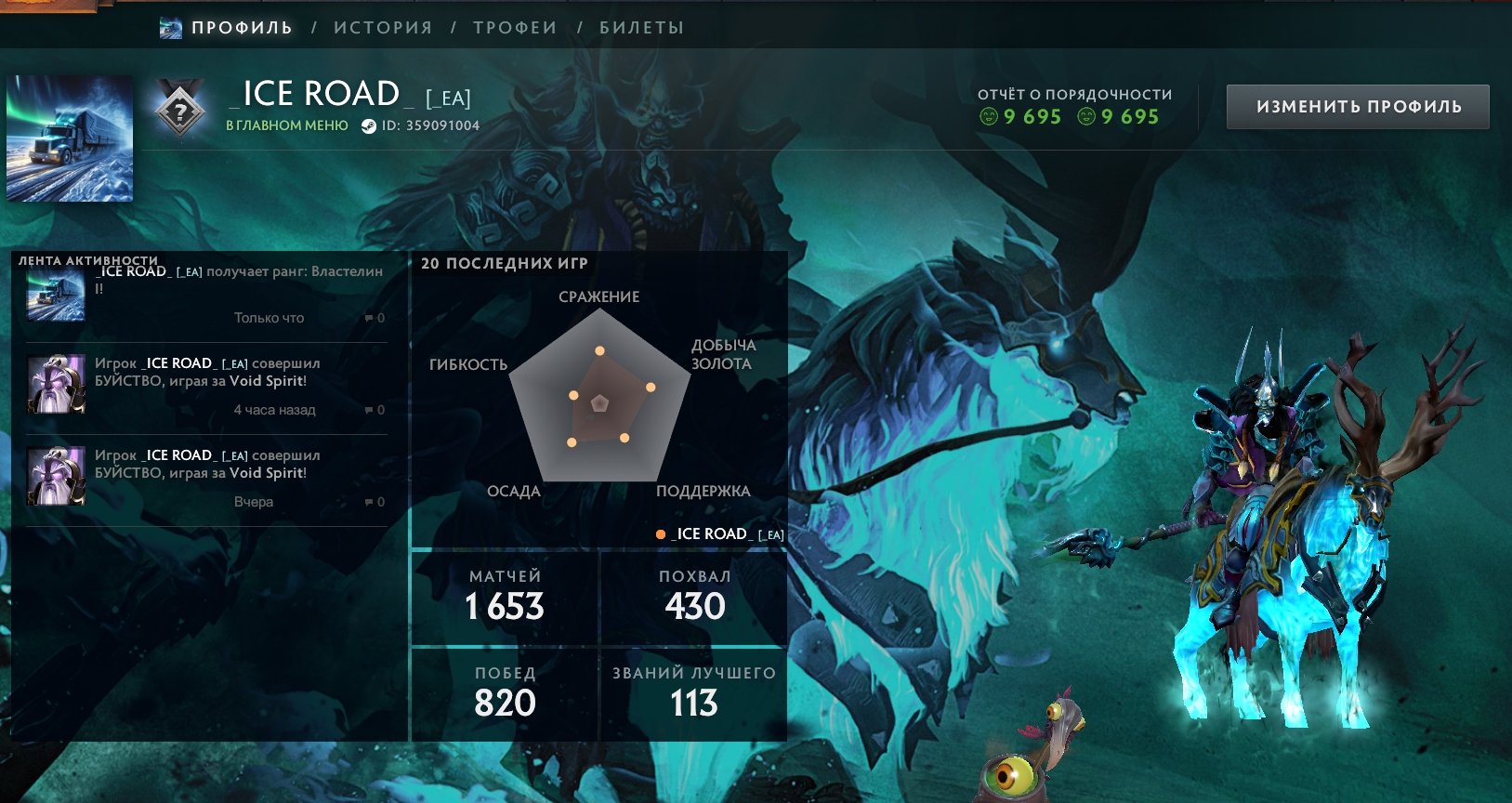
Task: Click the comment bubble beside 4 часа назад
Action: [x=370, y=410]
